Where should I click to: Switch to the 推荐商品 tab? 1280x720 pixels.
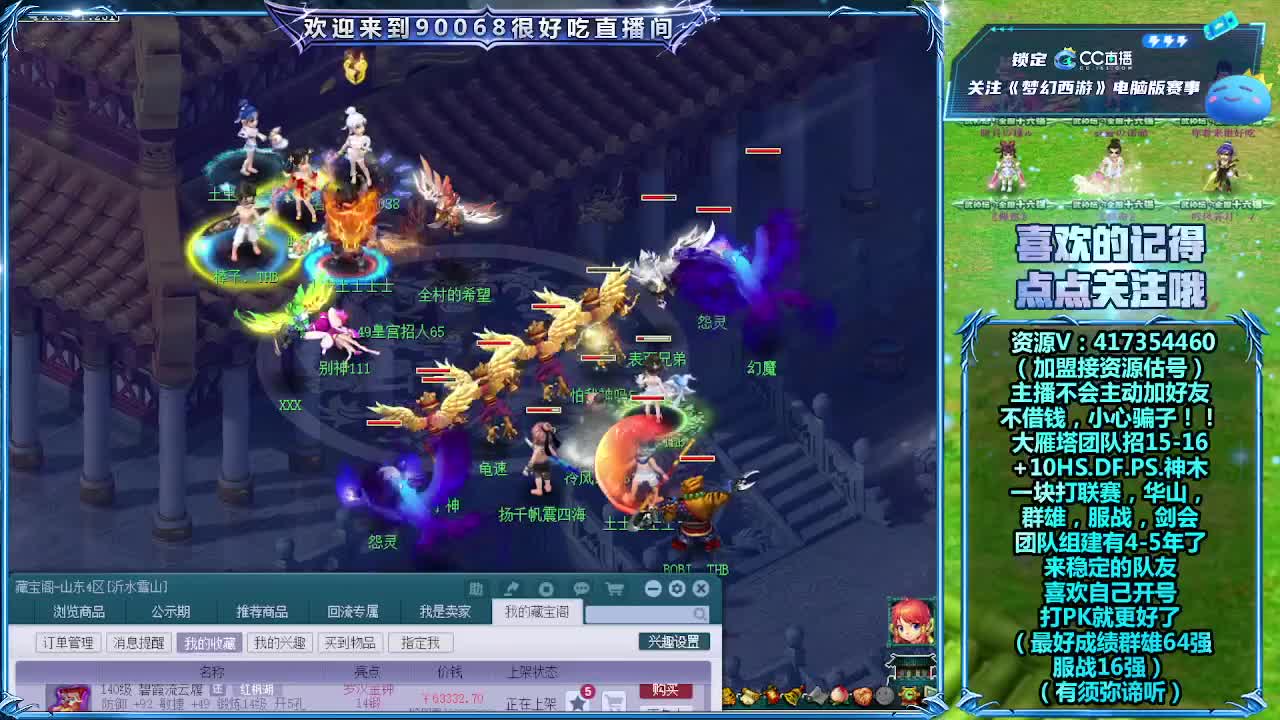pos(263,612)
